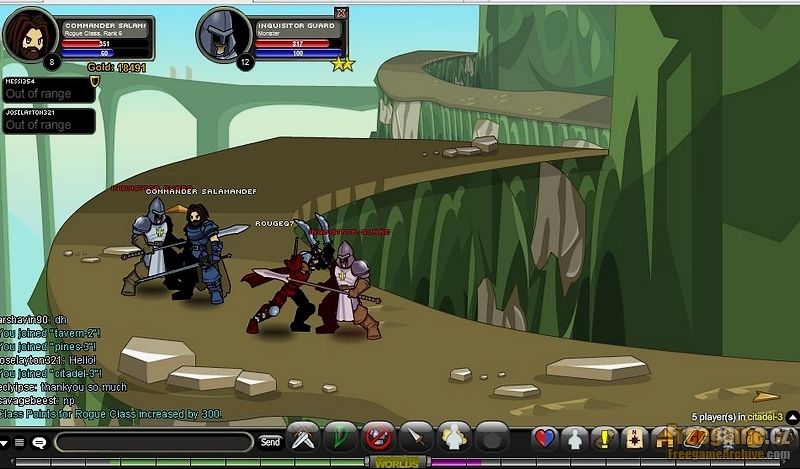Screen dimensions: 800x469
Task: Activate the red crossed-out circle skill
Action: tap(377, 438)
